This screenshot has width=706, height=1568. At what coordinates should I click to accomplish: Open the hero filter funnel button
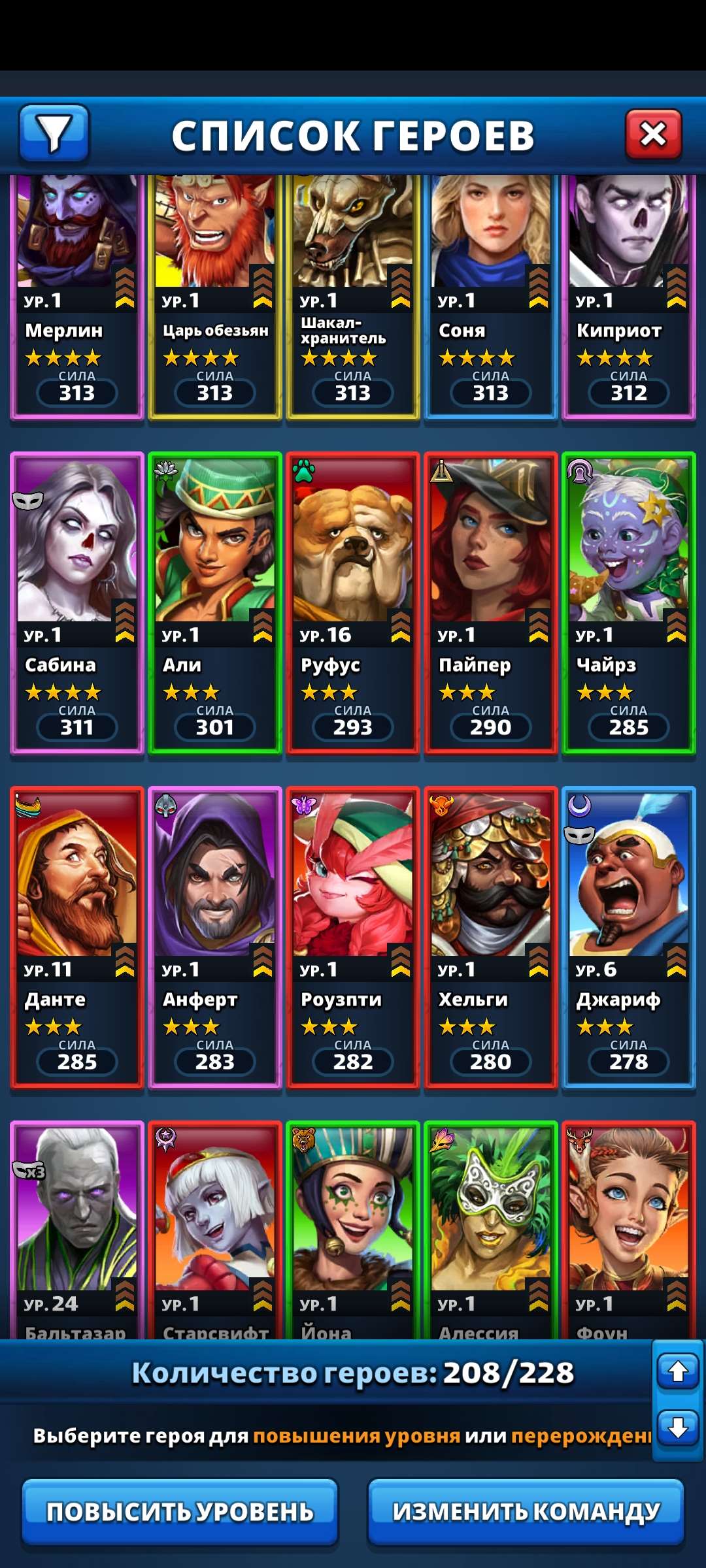point(54,133)
